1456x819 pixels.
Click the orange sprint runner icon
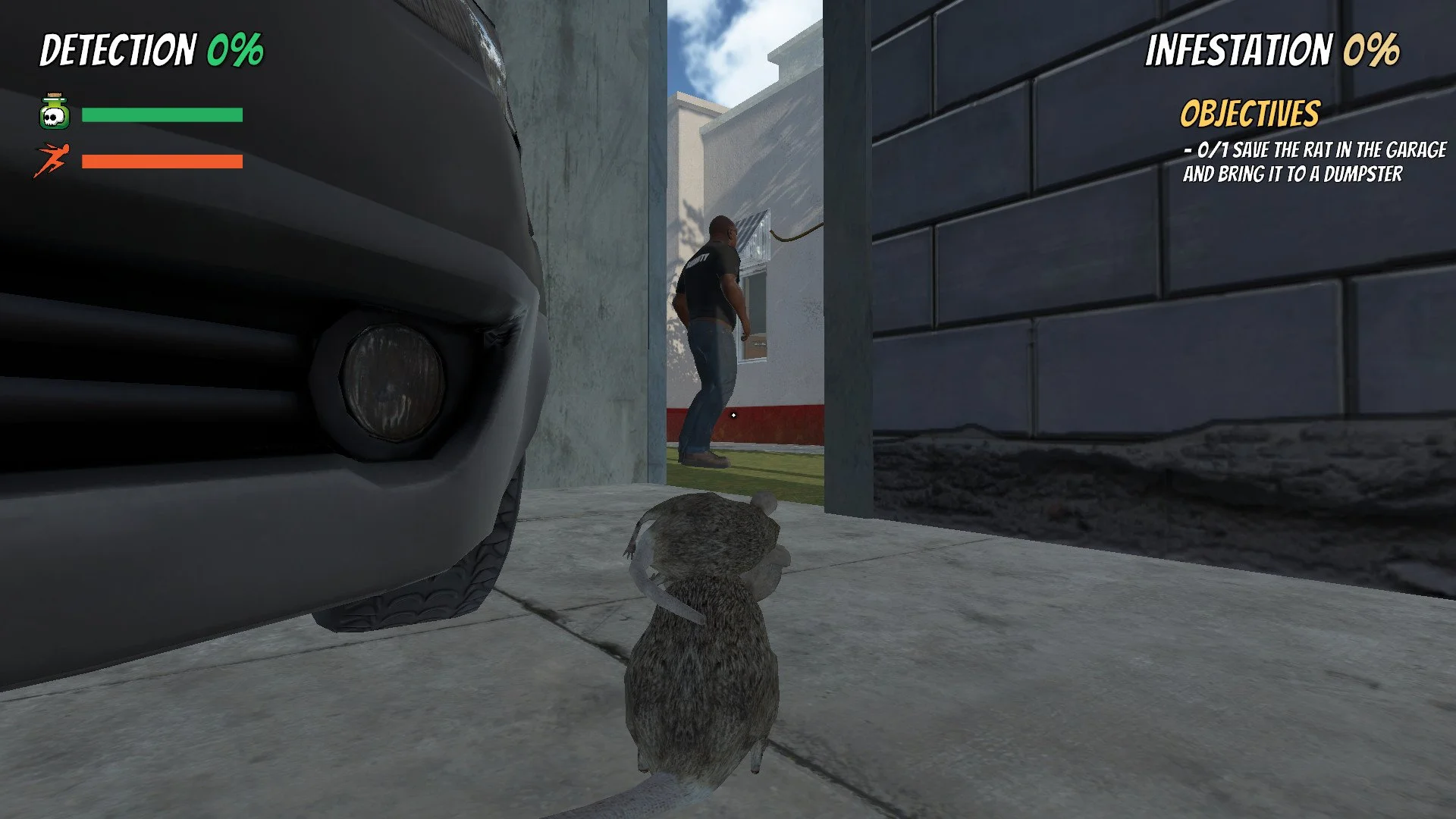point(52,160)
